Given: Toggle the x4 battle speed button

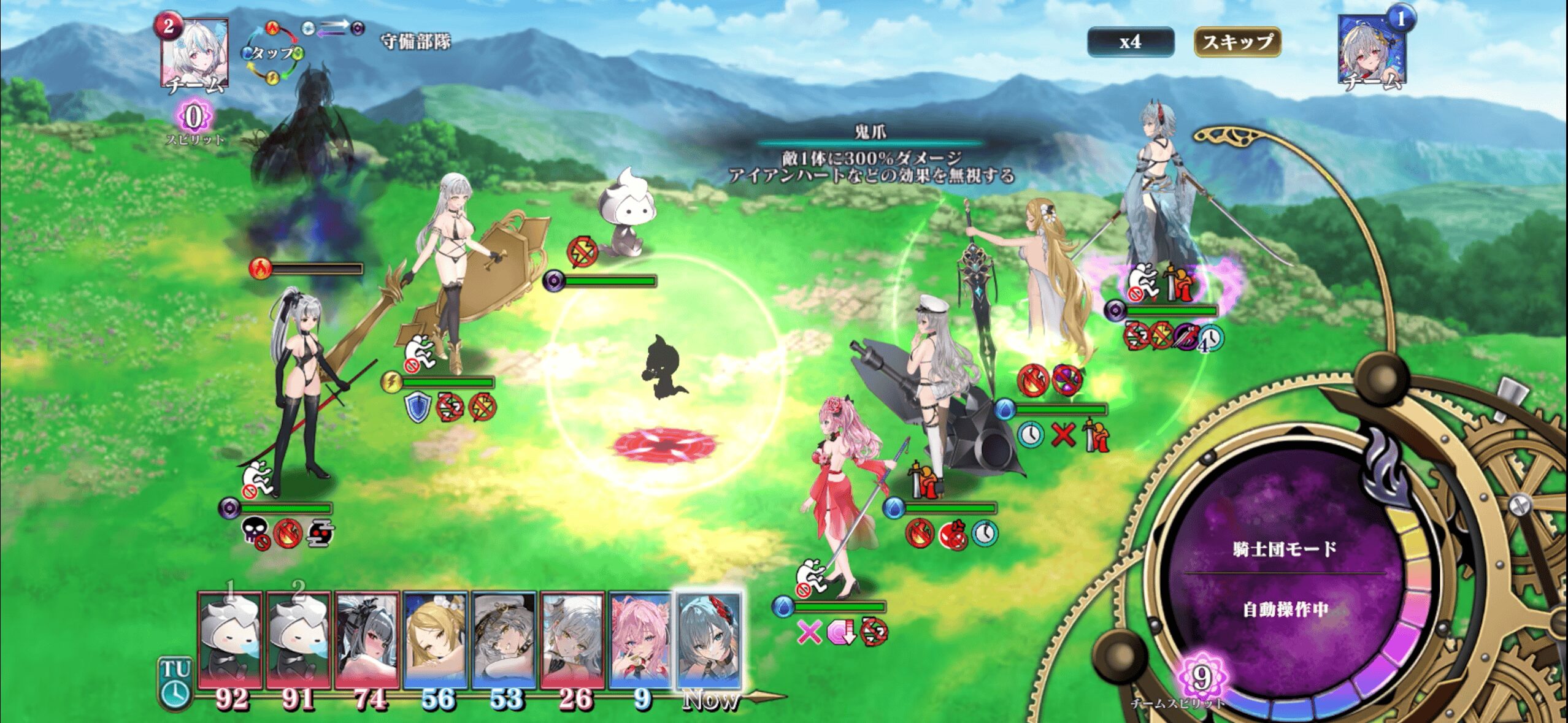Looking at the screenshot, I should (x=1130, y=42).
